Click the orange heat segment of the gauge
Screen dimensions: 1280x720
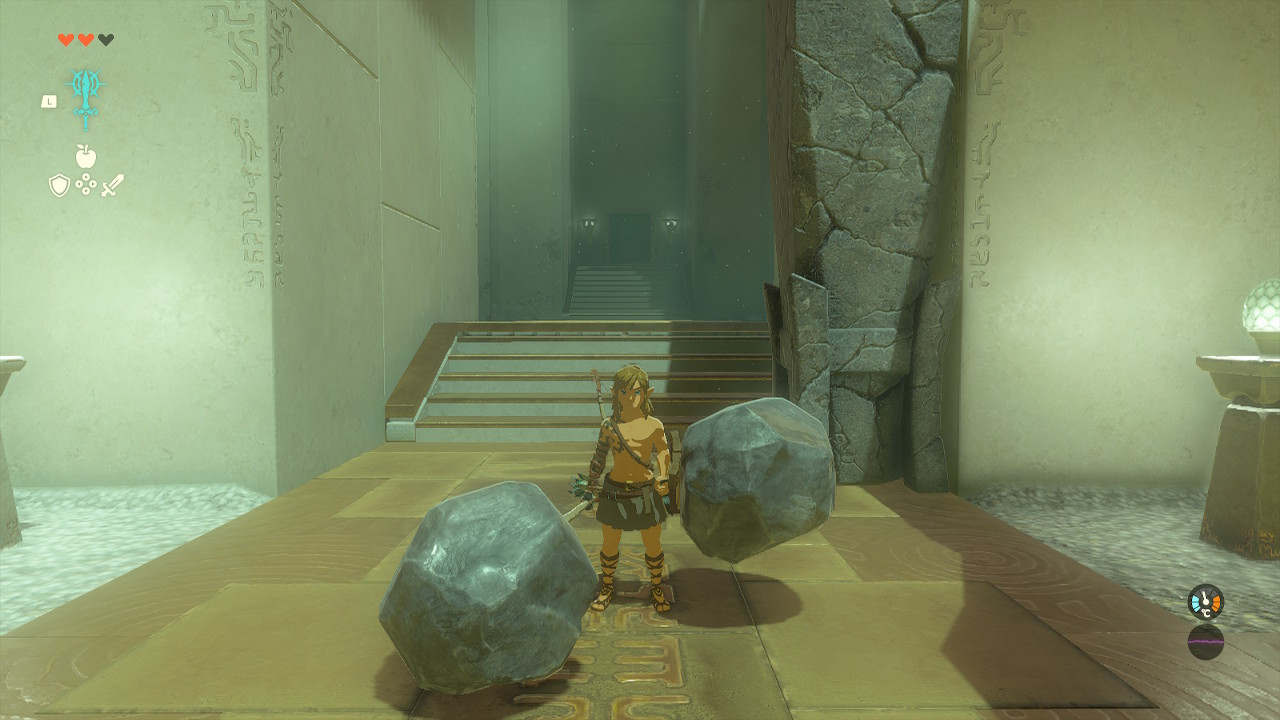pyautogui.click(x=1216, y=603)
